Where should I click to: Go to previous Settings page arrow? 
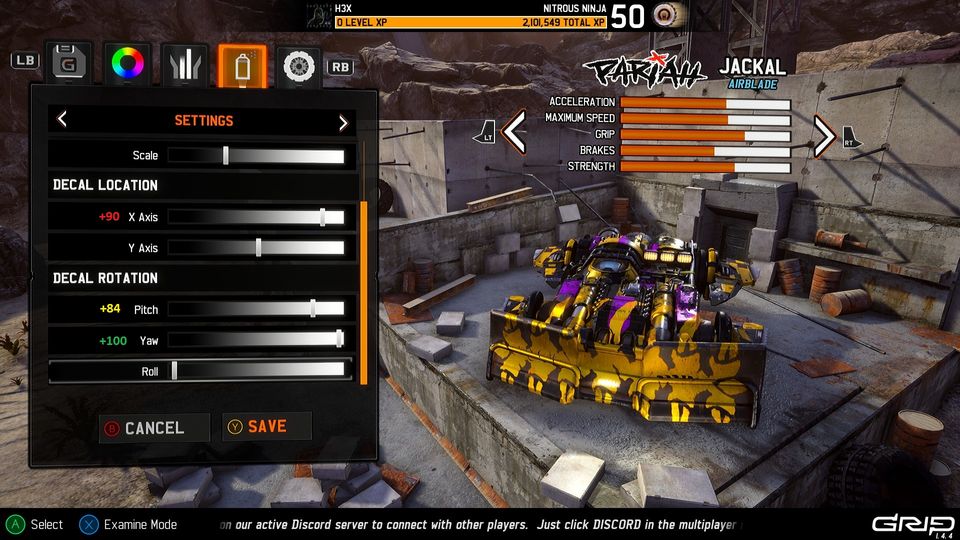pyautogui.click(x=62, y=121)
